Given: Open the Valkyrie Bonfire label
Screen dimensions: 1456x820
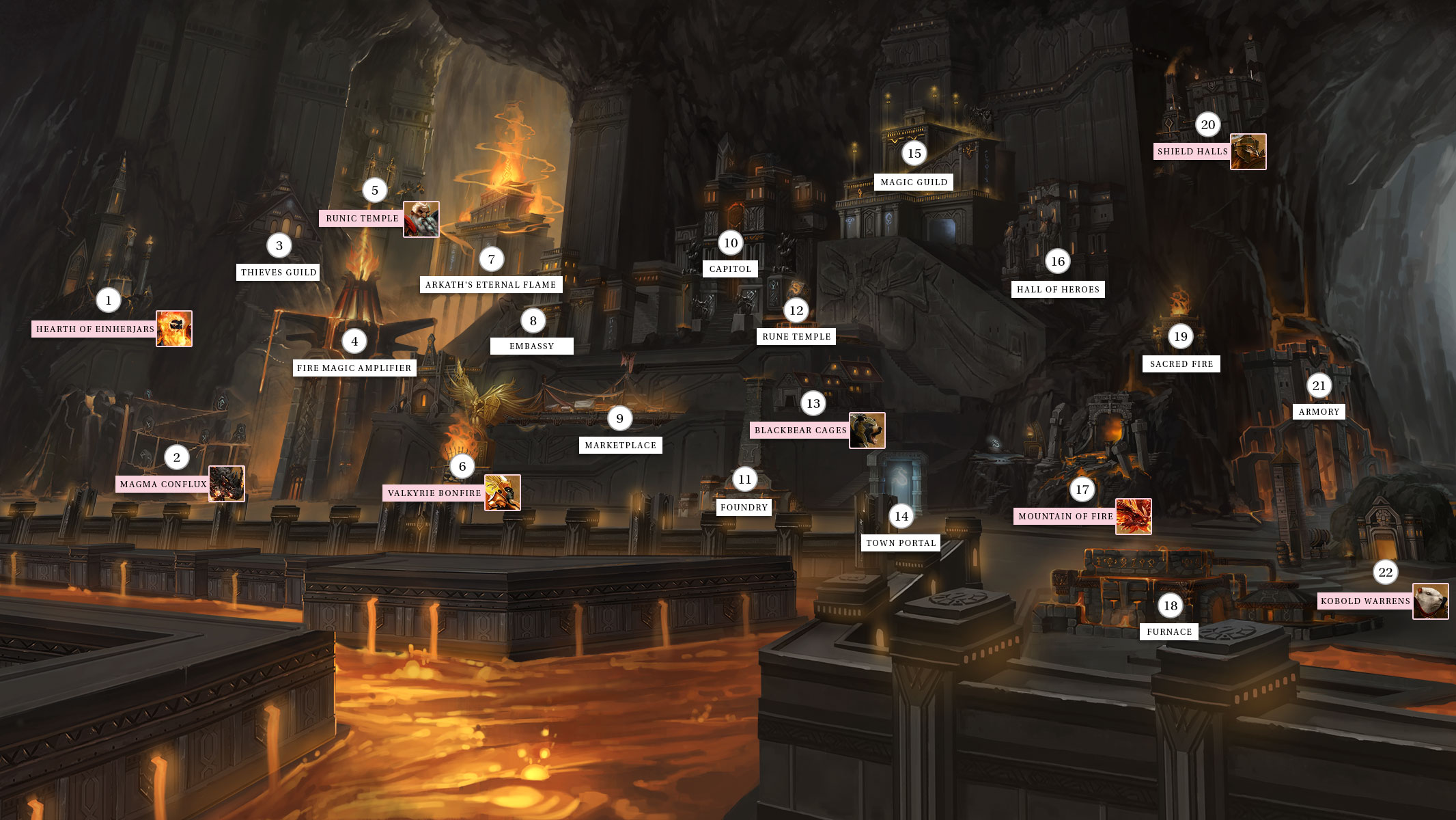Looking at the screenshot, I should [x=434, y=493].
